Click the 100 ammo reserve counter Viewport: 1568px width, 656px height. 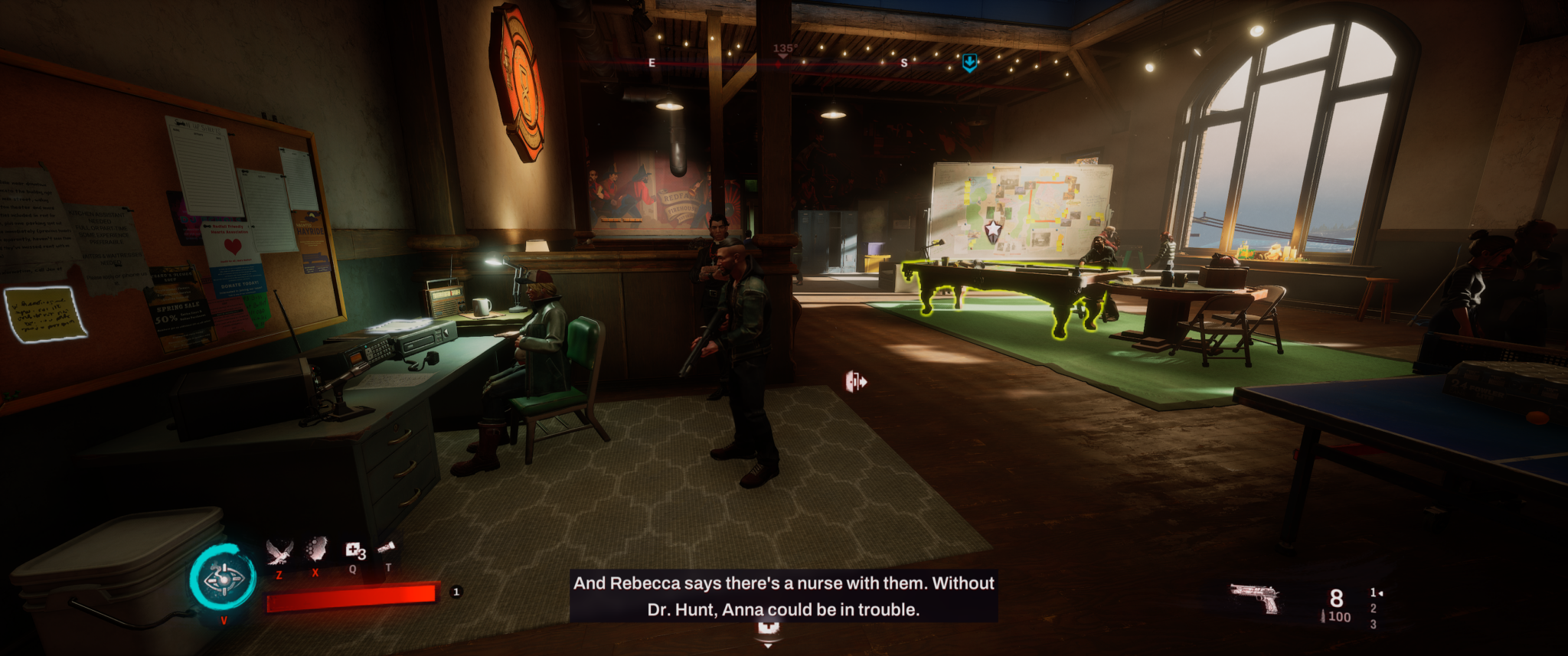click(1341, 617)
